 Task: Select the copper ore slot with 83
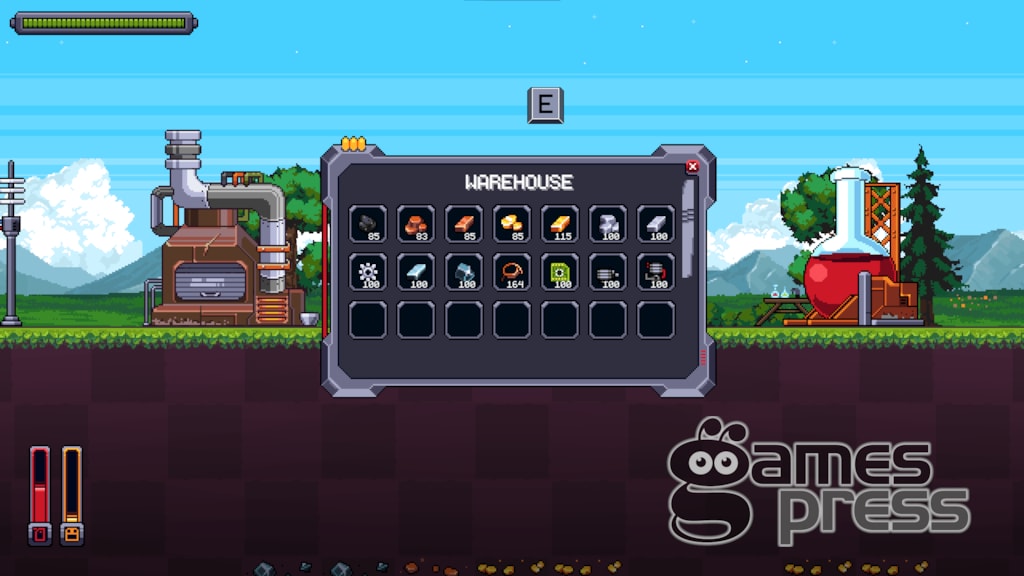pyautogui.click(x=416, y=224)
